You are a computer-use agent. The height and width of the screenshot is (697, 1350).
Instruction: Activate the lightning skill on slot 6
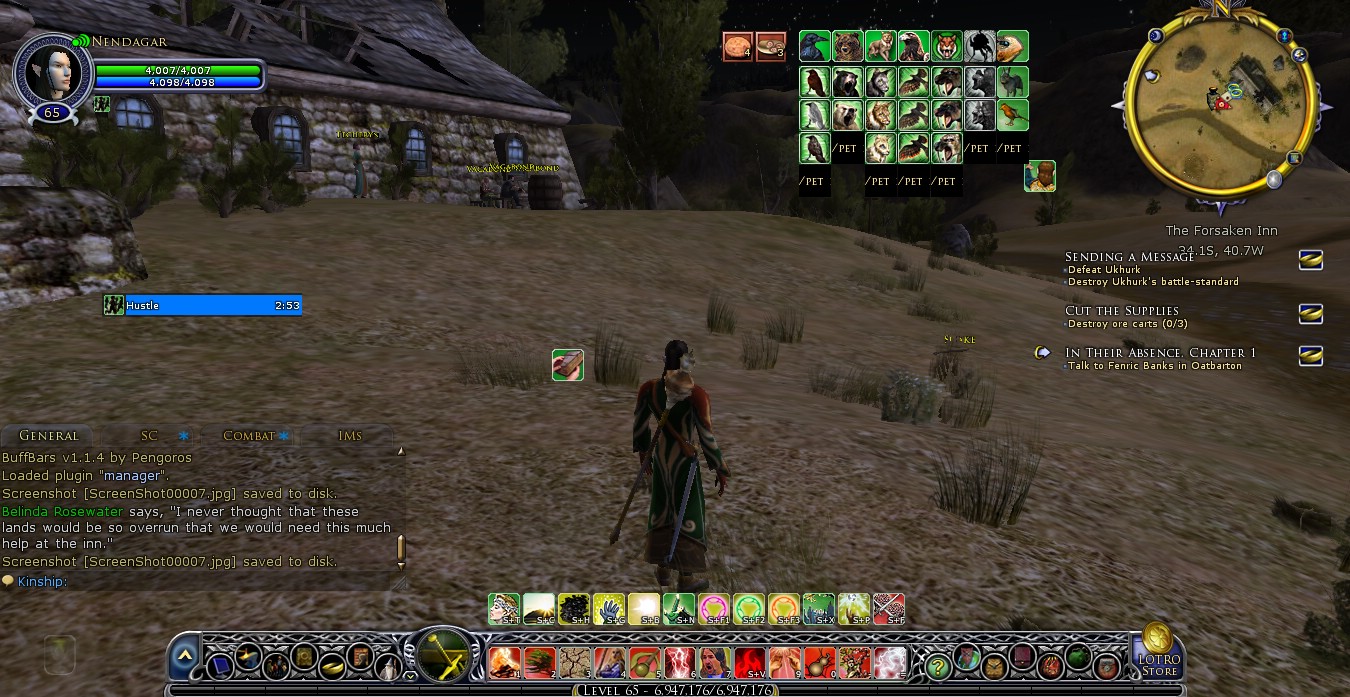pyautogui.click(x=680, y=662)
